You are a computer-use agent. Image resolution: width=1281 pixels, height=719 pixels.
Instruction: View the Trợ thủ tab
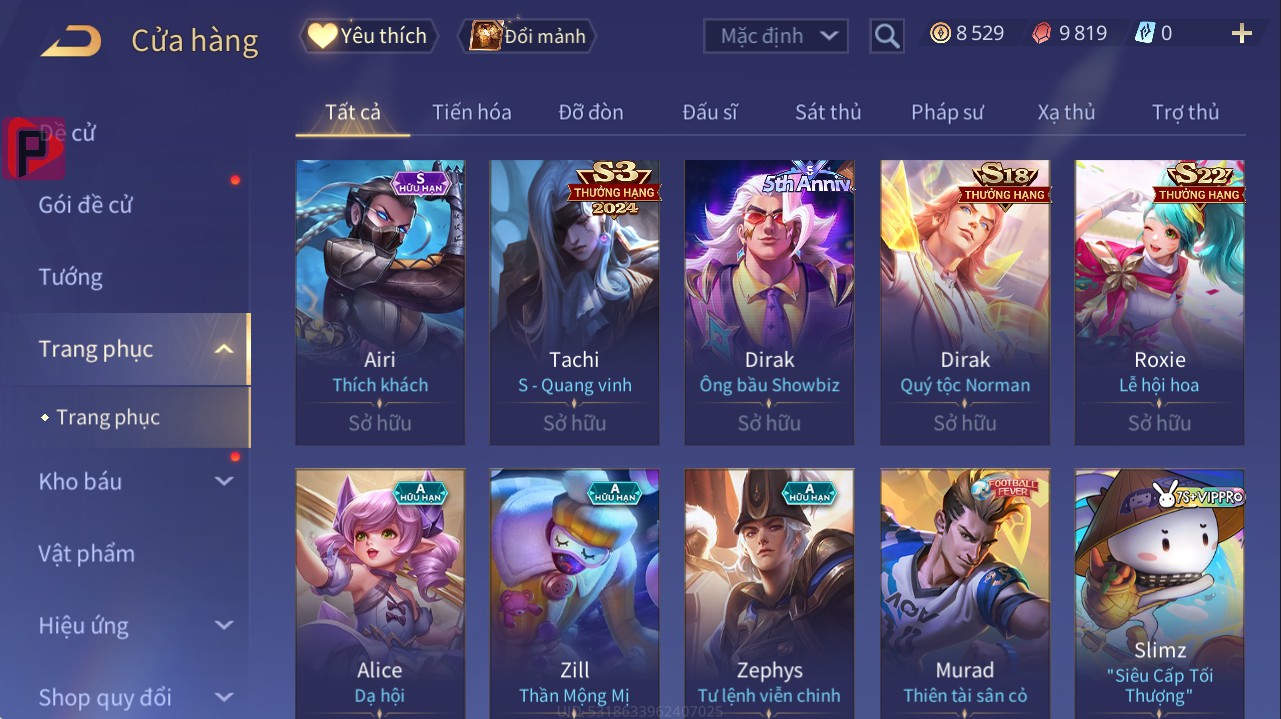coord(1185,112)
